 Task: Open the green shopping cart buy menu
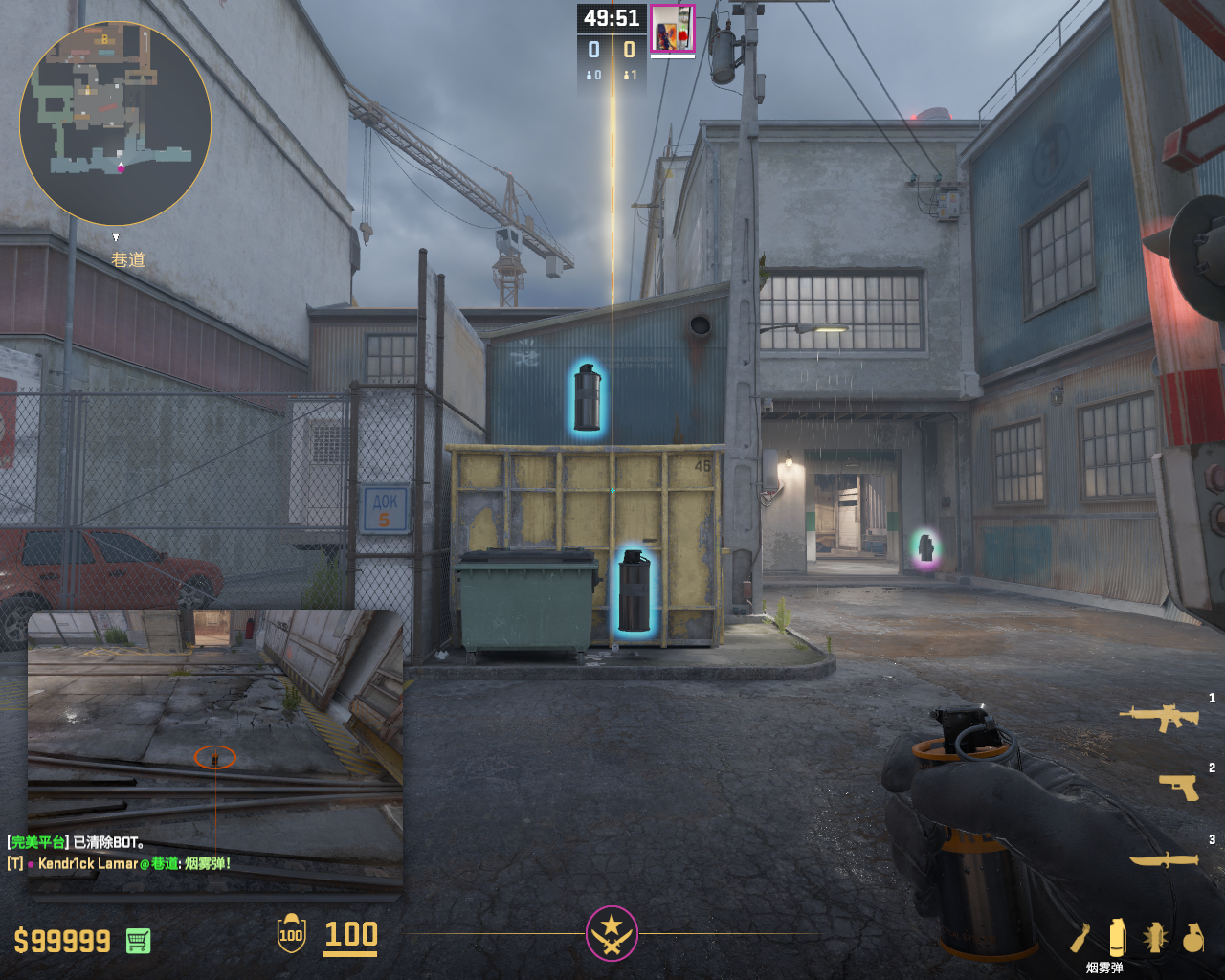click(138, 941)
